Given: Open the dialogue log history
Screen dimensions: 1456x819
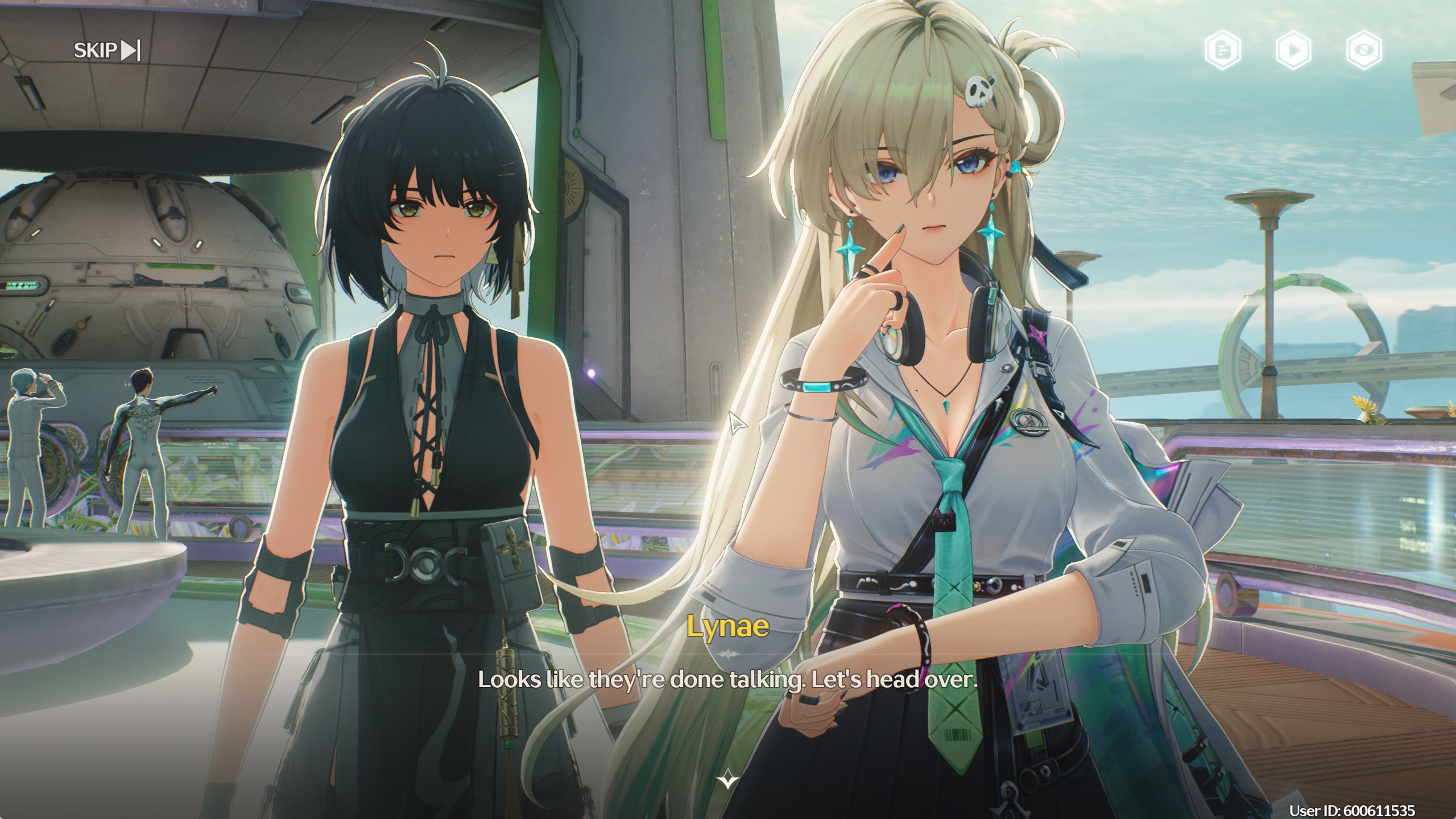Looking at the screenshot, I should (1222, 51).
